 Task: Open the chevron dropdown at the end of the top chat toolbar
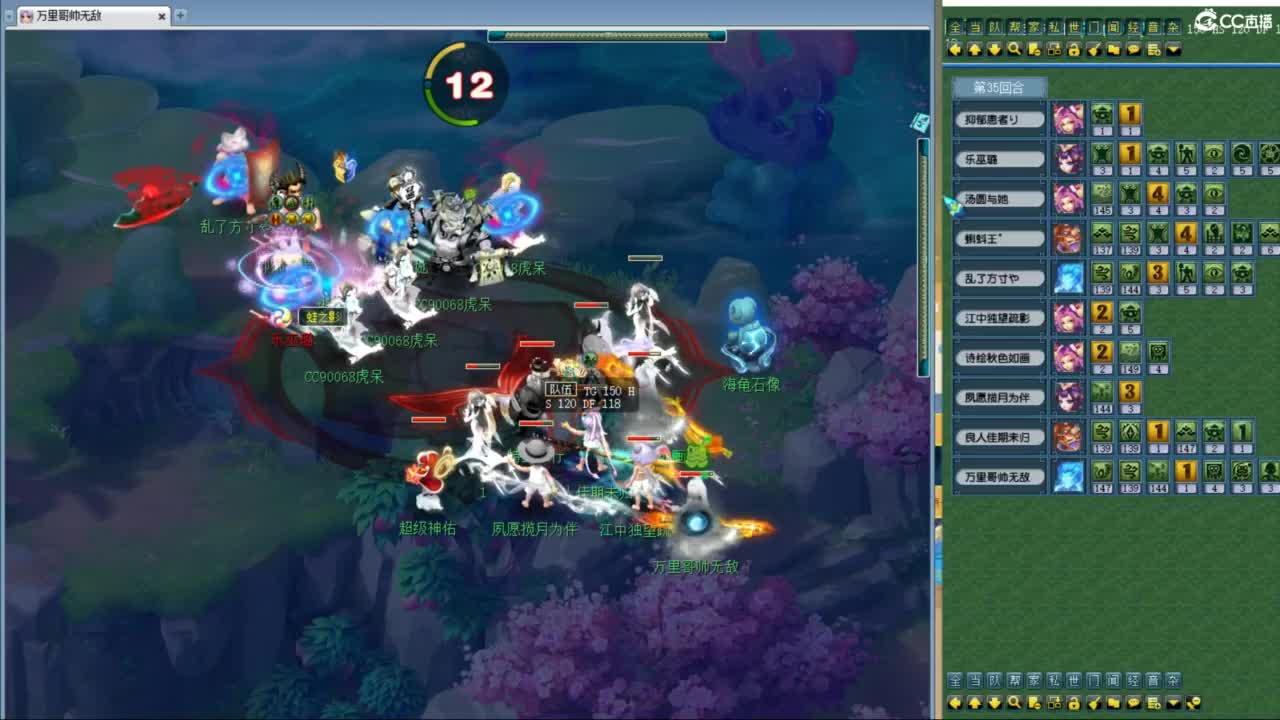click(1172, 50)
